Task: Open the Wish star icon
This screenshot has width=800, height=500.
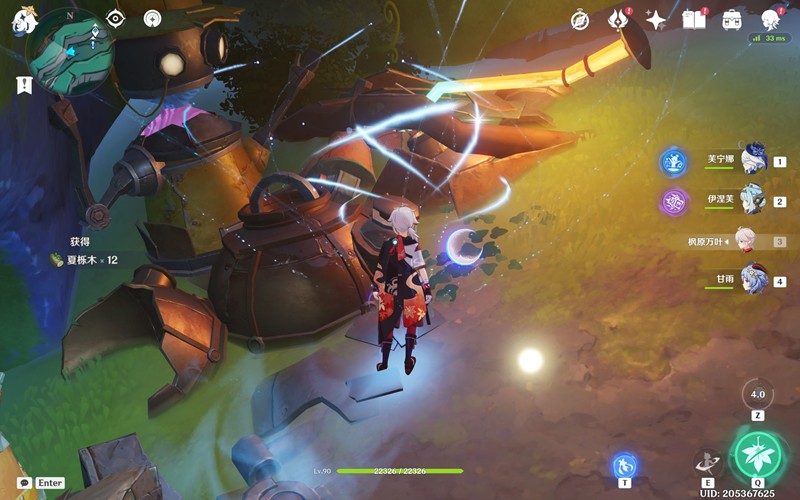Action: pos(656,20)
